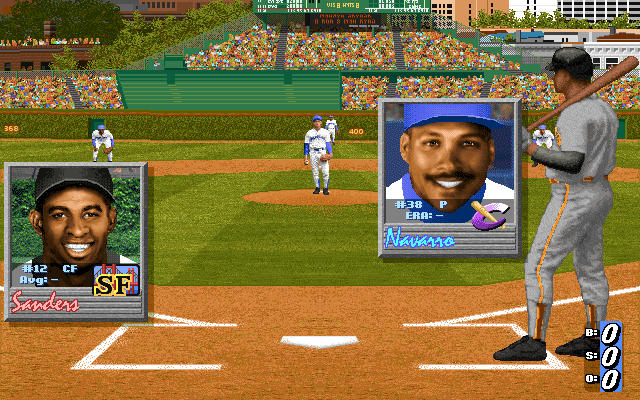Select the Sanders batter card
This screenshot has width=640, height=400.
[76, 242]
